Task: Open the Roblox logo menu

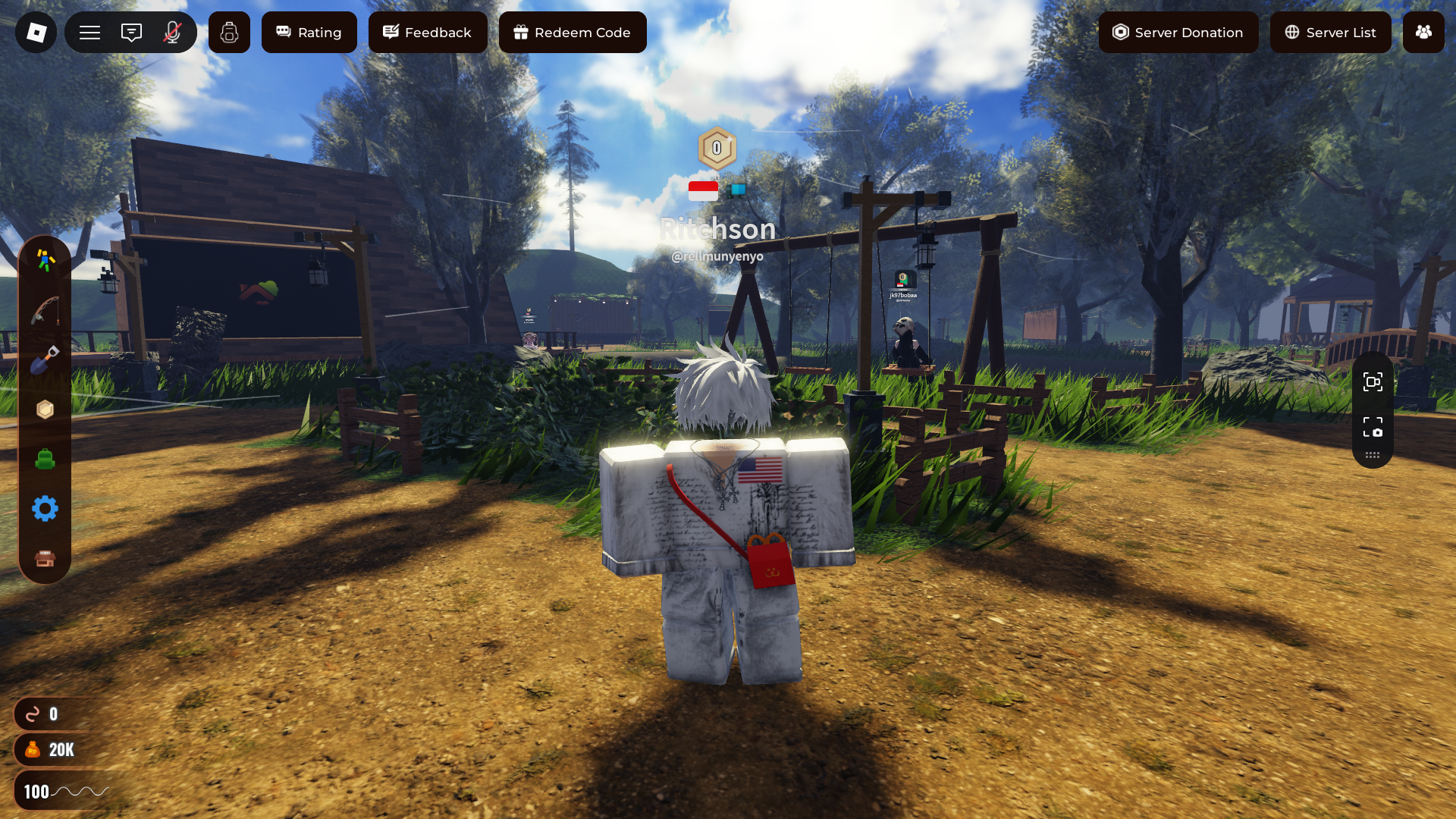Action: (x=36, y=33)
